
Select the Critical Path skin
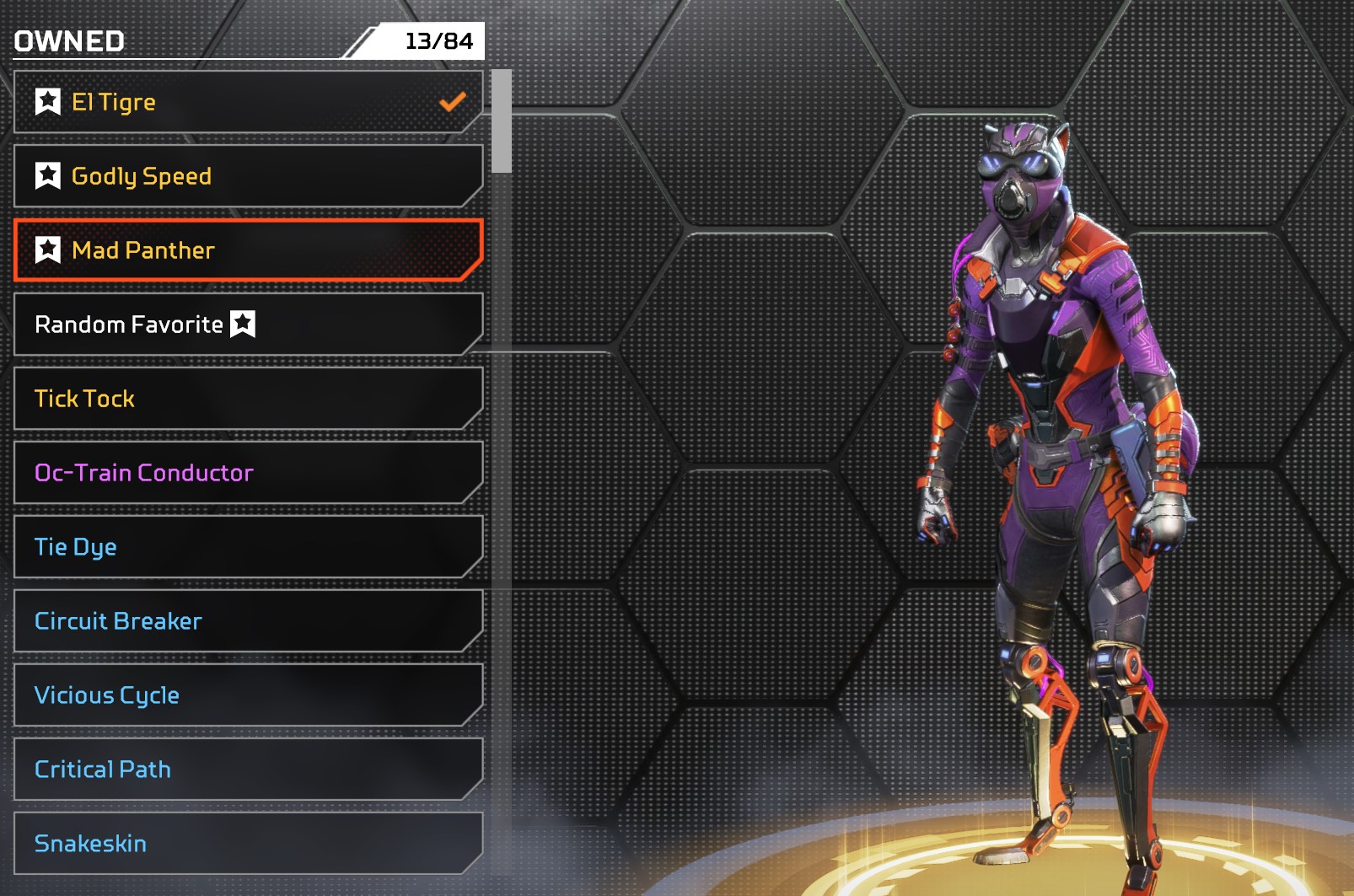click(x=248, y=770)
